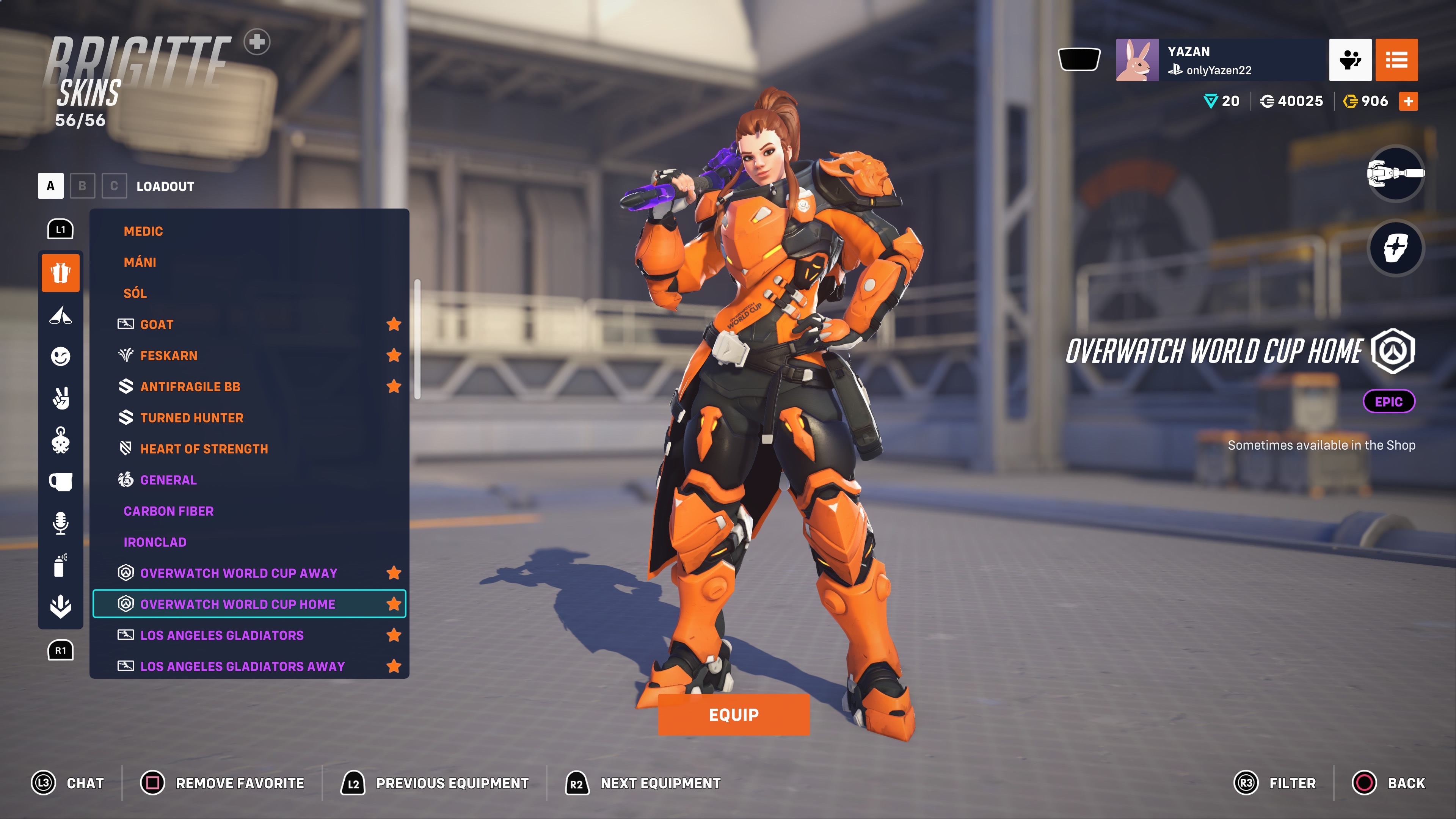
Task: Select the Turned Hunter skin
Action: [191, 418]
